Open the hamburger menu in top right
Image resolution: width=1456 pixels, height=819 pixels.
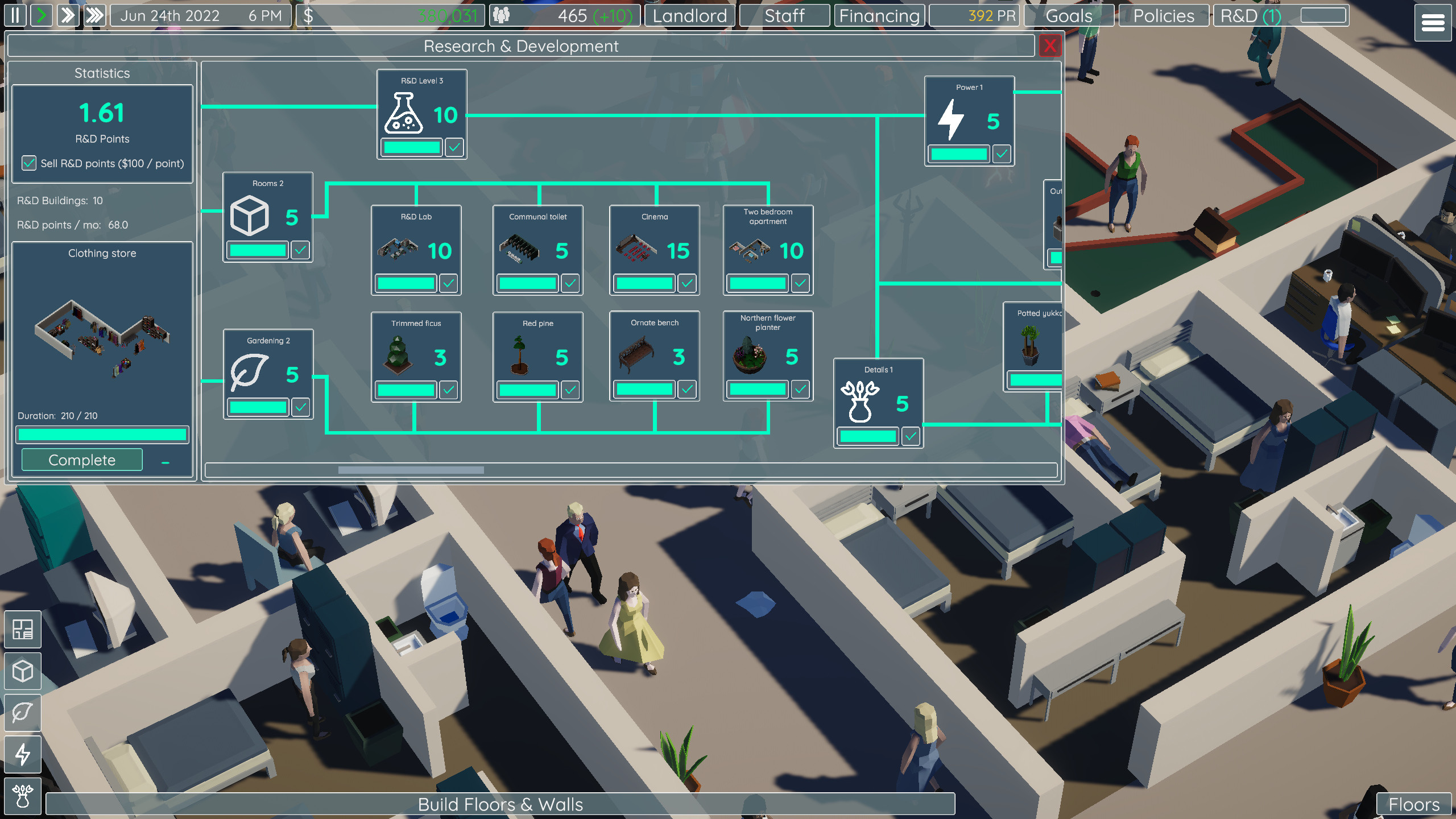coord(1432,23)
